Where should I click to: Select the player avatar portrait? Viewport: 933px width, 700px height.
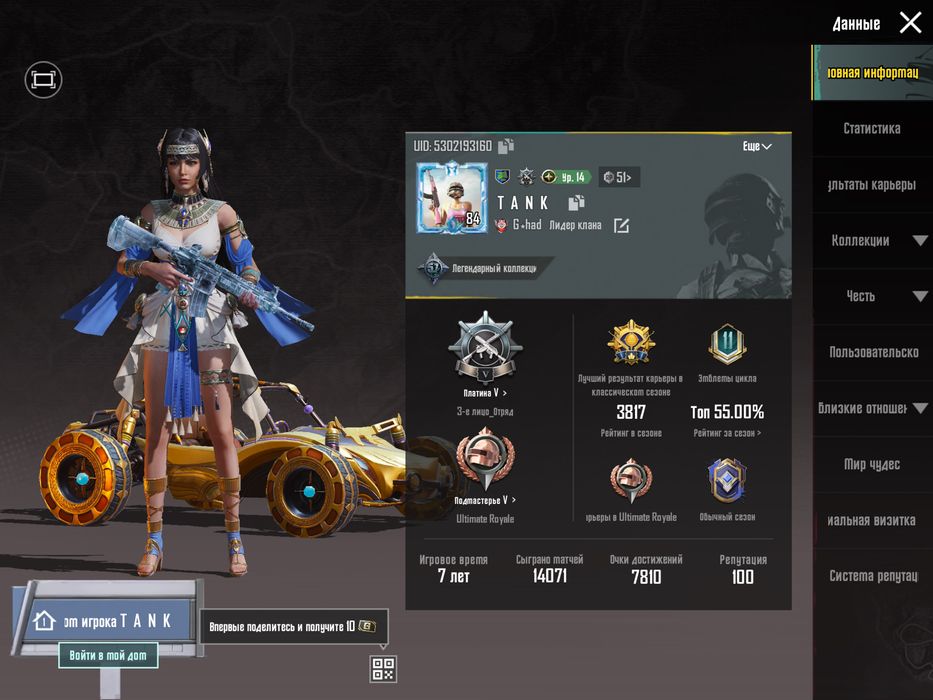[x=451, y=197]
